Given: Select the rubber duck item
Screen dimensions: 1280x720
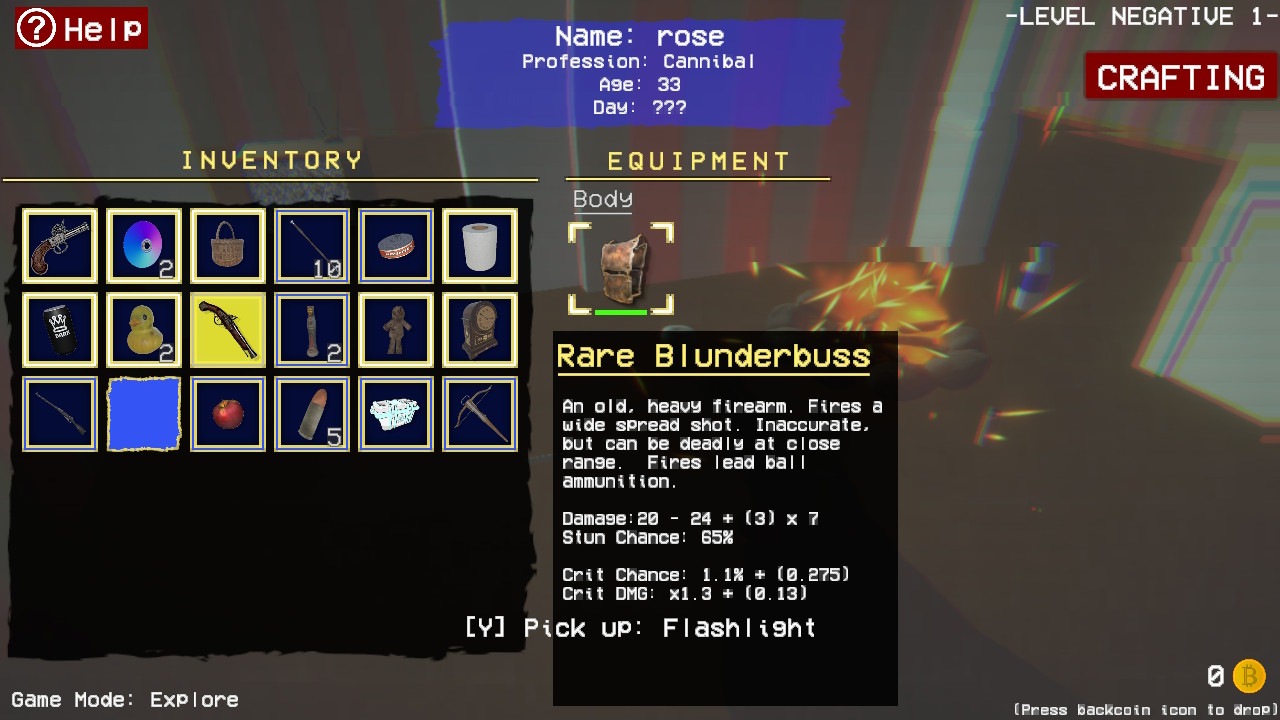Looking at the screenshot, I should pos(143,329).
